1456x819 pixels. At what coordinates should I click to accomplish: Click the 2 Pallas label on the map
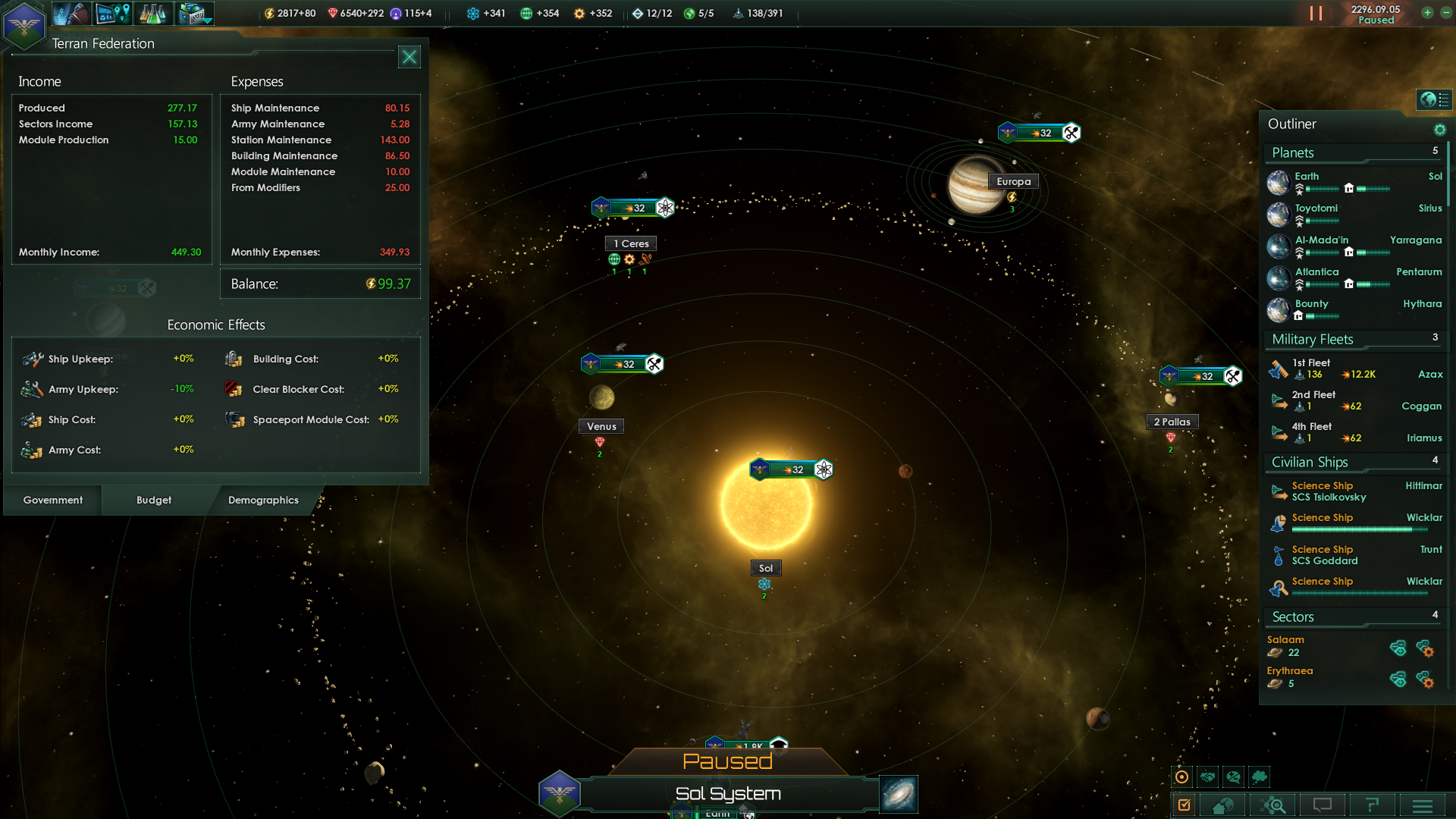click(1172, 422)
